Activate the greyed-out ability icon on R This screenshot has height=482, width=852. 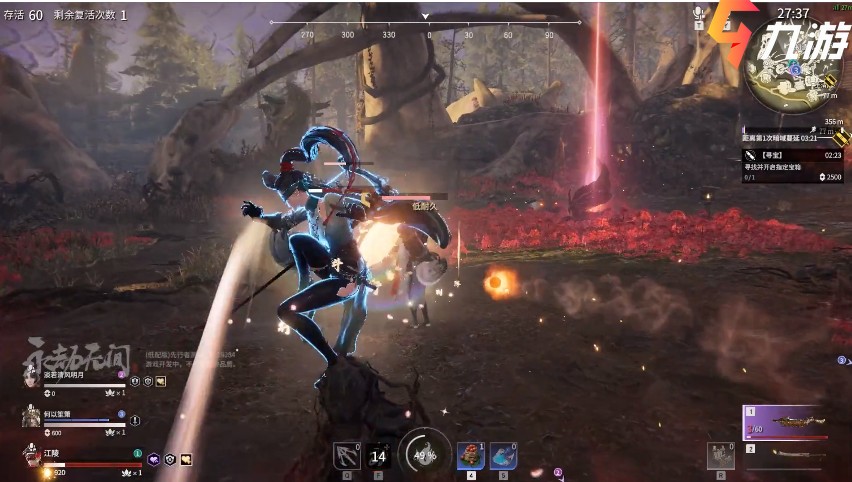pos(720,456)
